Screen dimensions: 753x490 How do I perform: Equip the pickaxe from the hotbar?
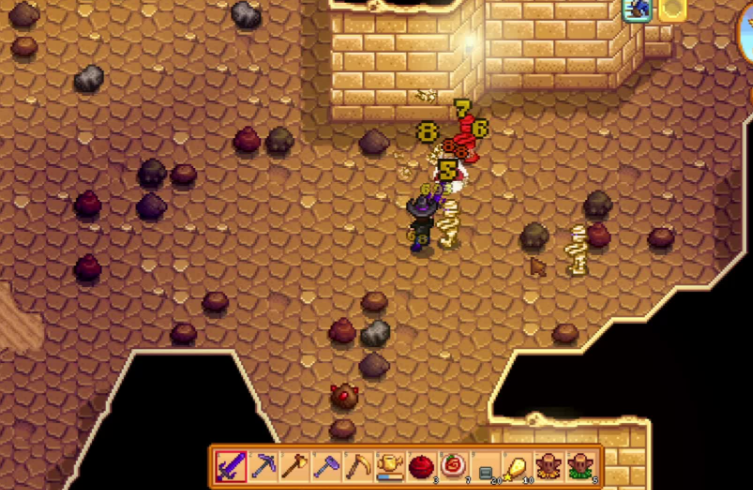coord(263,466)
